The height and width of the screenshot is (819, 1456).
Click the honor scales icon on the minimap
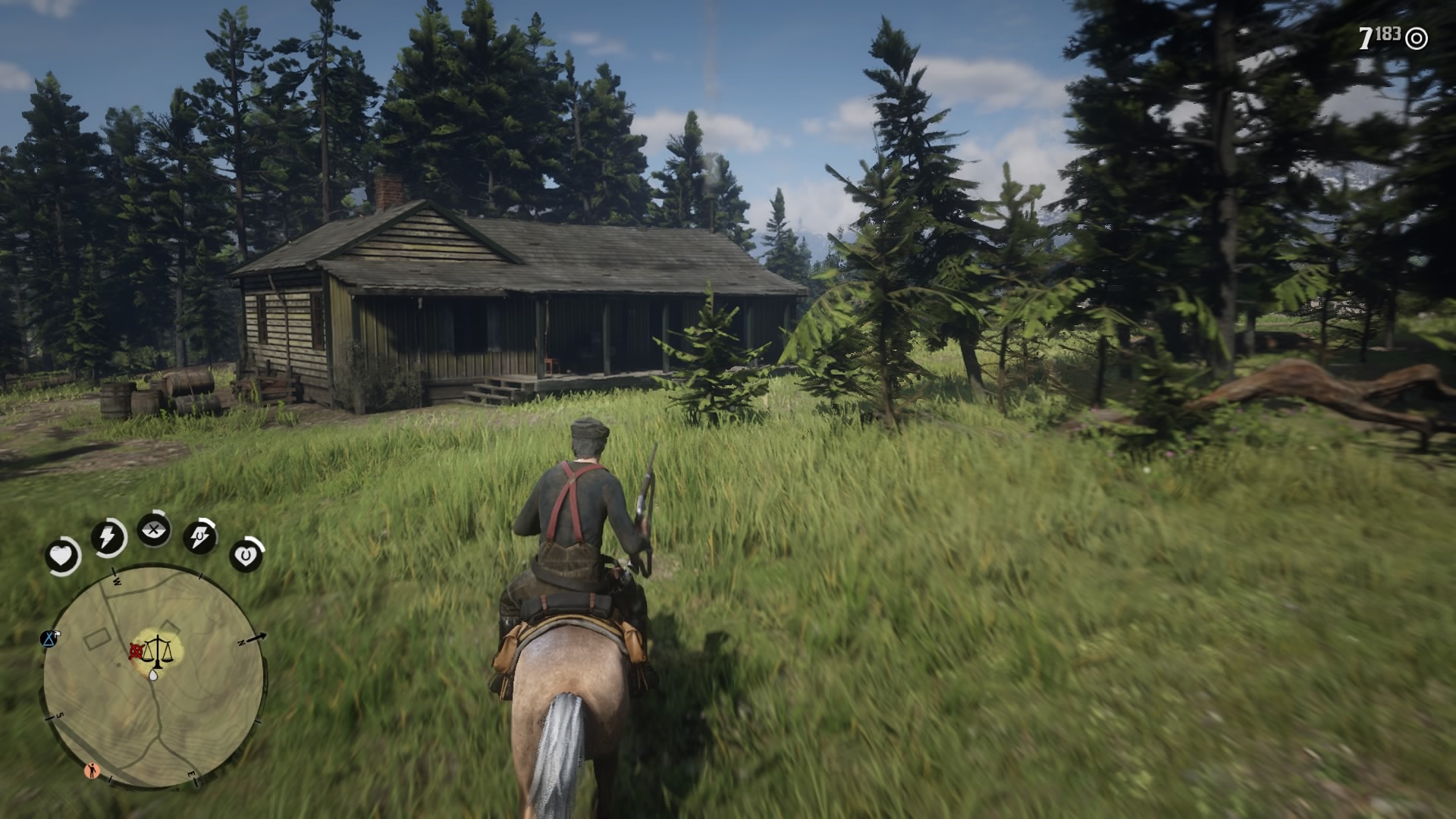click(158, 651)
